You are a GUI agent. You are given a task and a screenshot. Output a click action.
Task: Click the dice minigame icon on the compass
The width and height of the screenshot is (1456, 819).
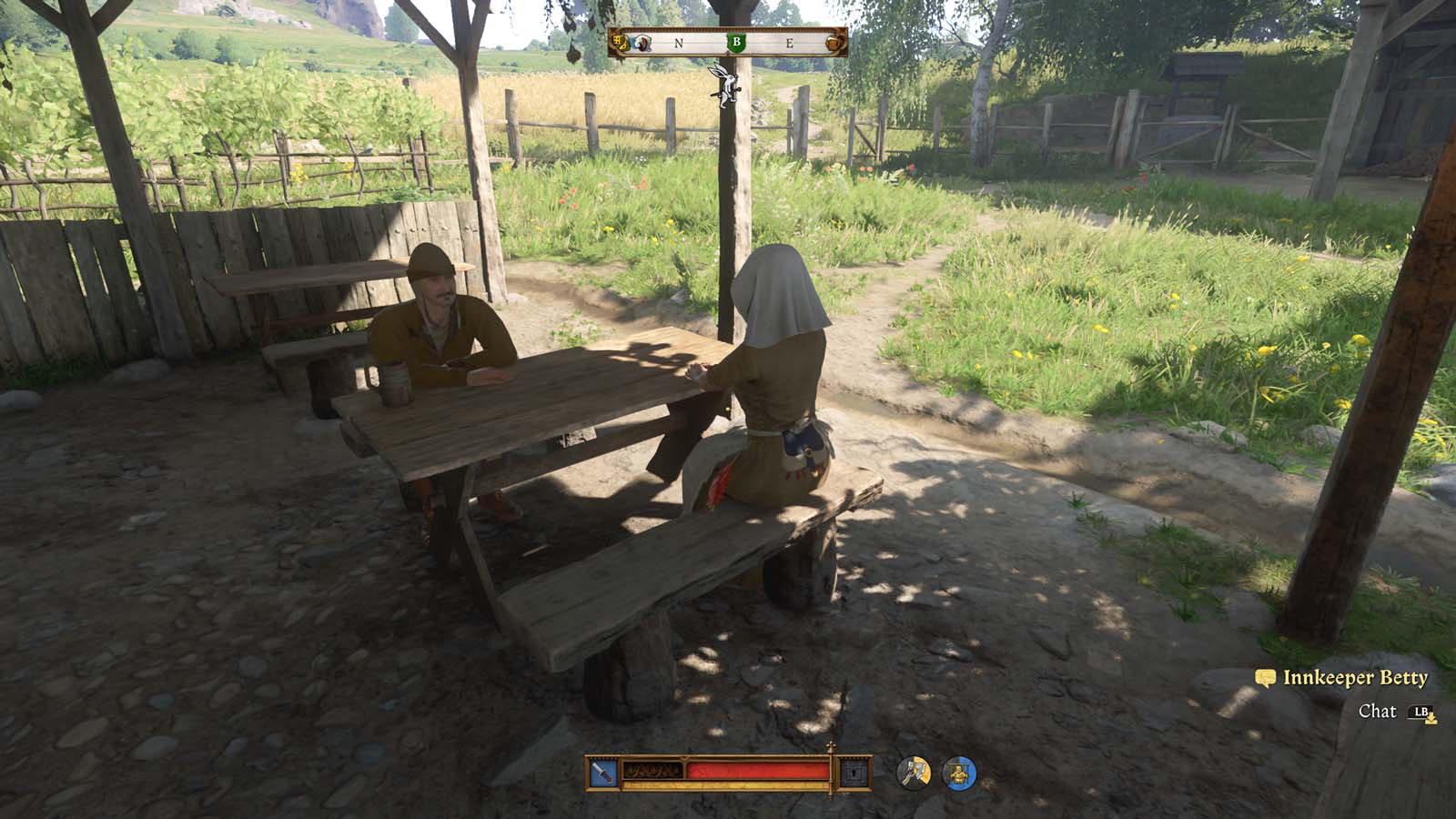pyautogui.click(x=621, y=43)
